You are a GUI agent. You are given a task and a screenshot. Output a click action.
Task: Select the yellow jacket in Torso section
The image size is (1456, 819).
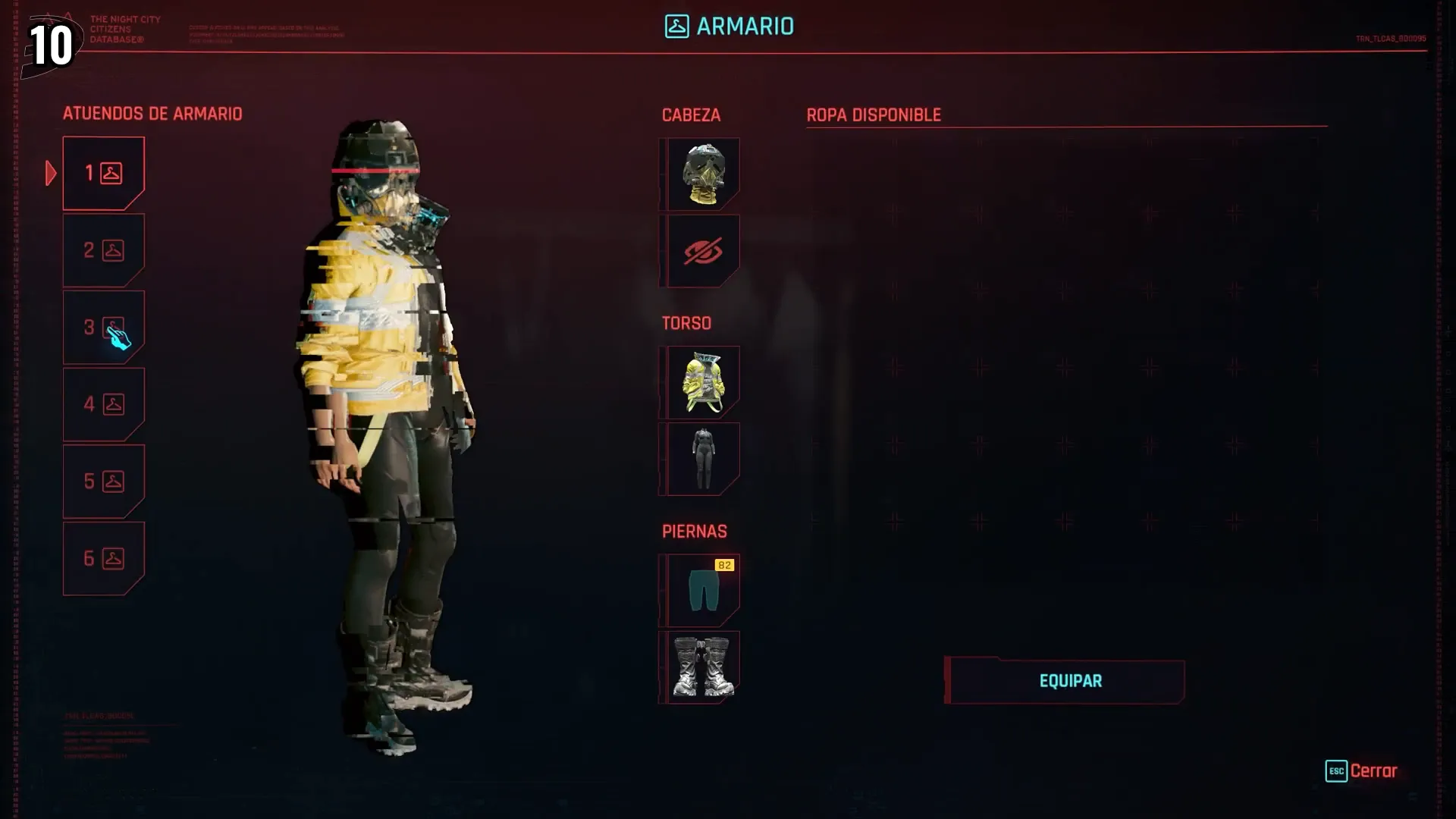[x=701, y=381]
